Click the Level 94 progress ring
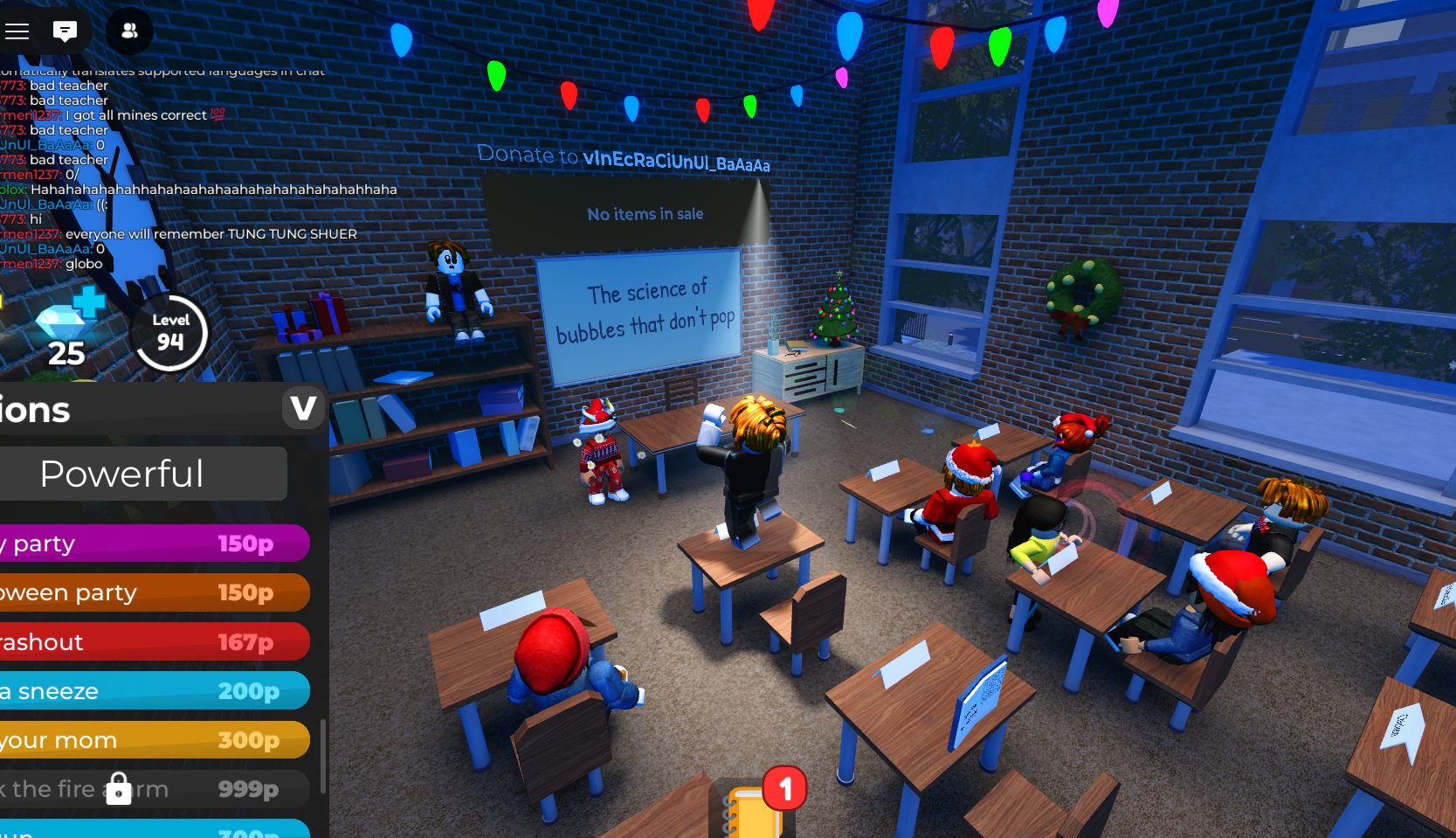This screenshot has width=1456, height=838. click(169, 333)
